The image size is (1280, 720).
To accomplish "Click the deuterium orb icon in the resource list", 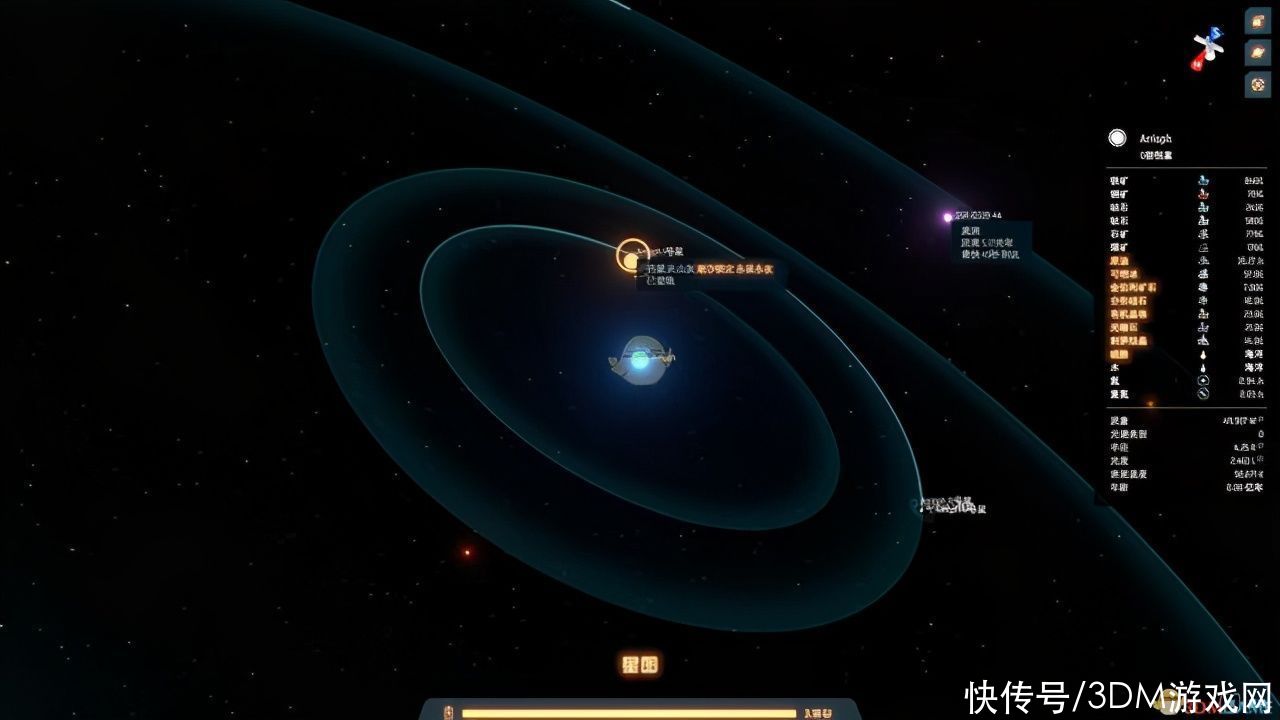I will tap(1201, 394).
